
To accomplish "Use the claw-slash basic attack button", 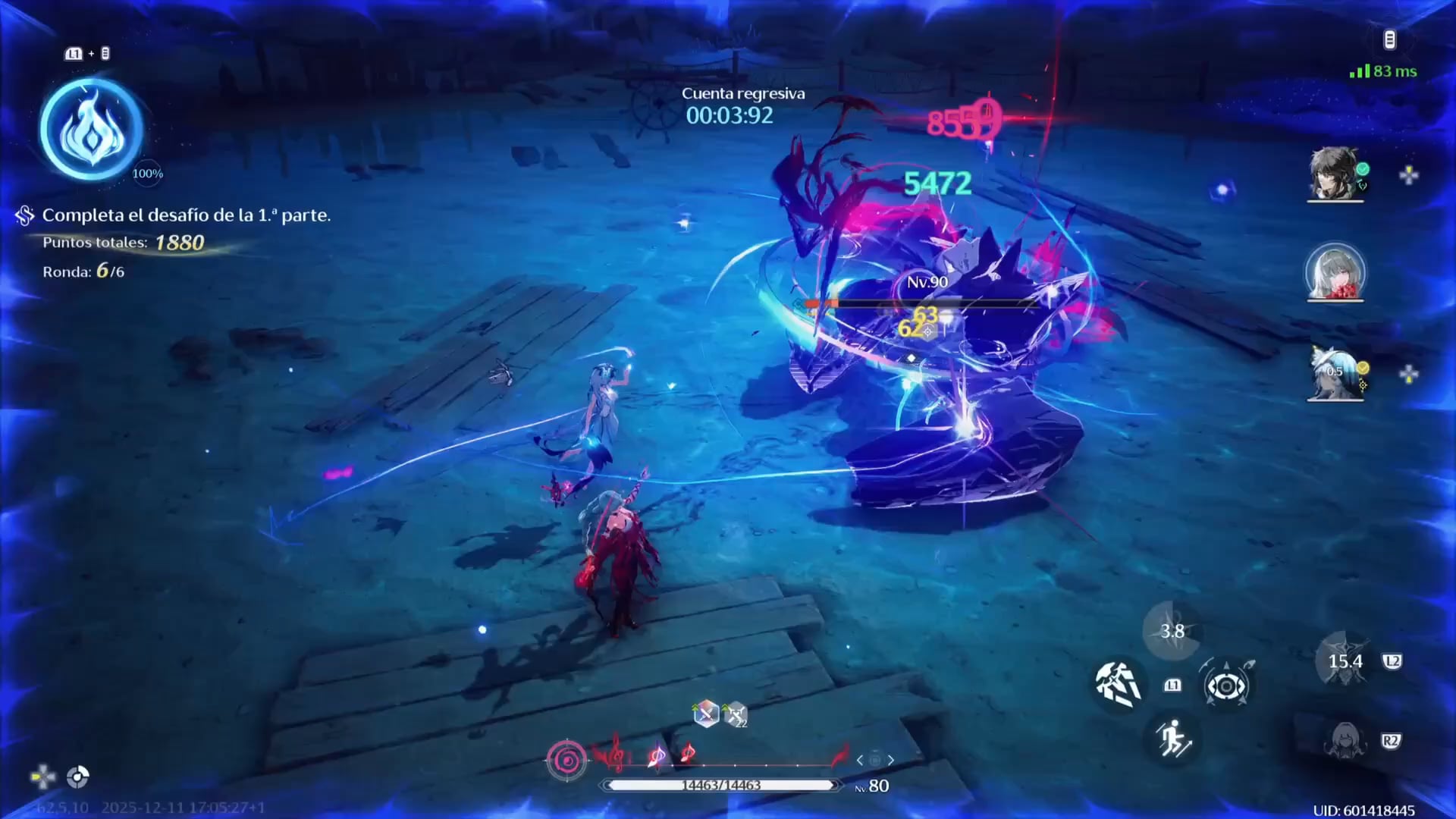I will pos(1118,683).
